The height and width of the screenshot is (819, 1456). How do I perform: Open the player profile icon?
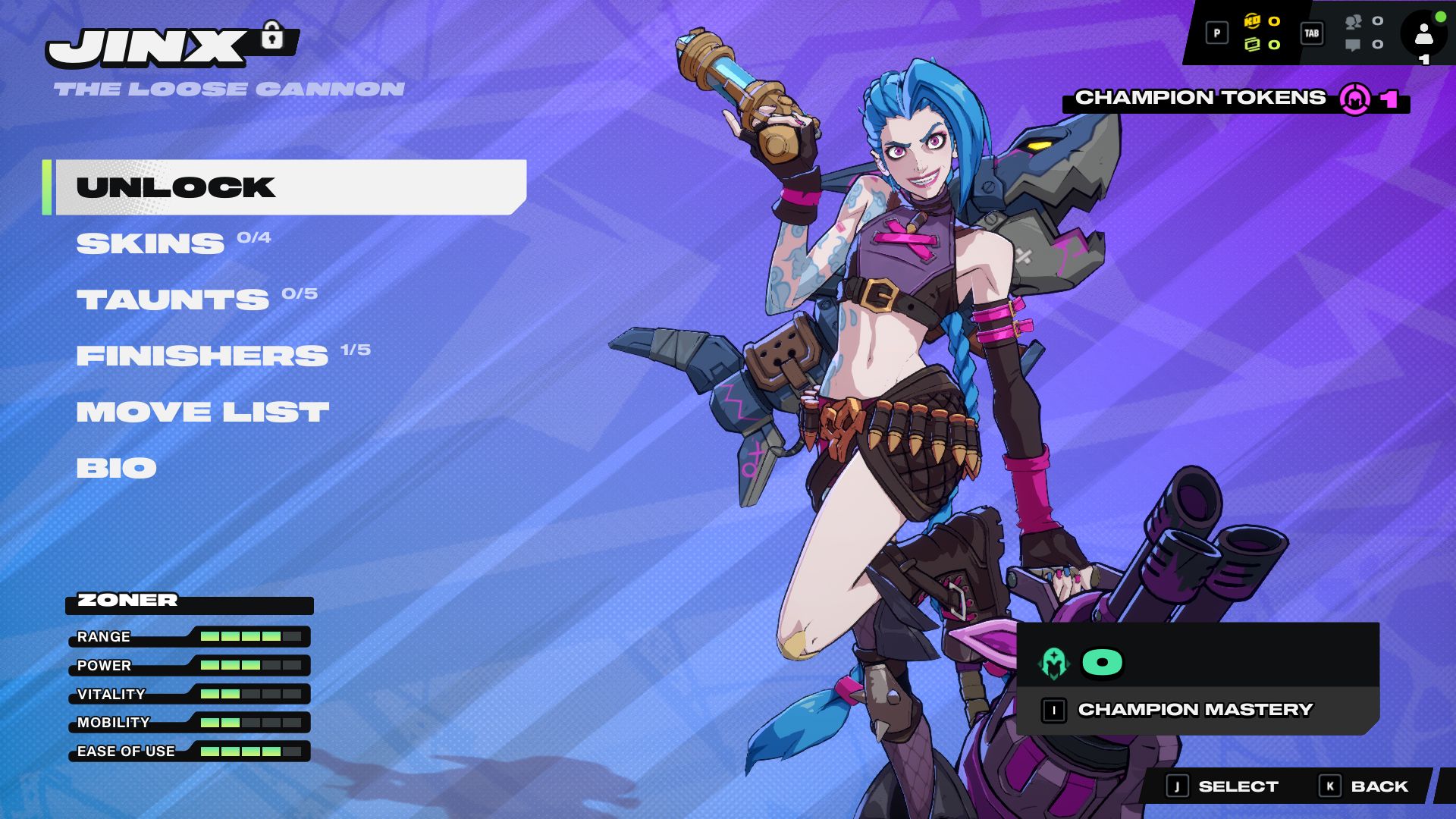(x=1423, y=34)
